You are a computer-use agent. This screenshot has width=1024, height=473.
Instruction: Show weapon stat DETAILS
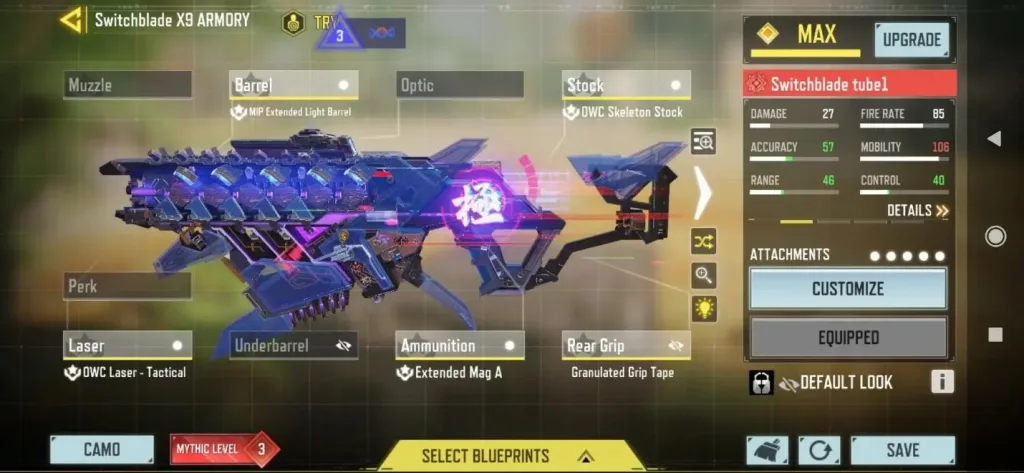[x=917, y=211]
